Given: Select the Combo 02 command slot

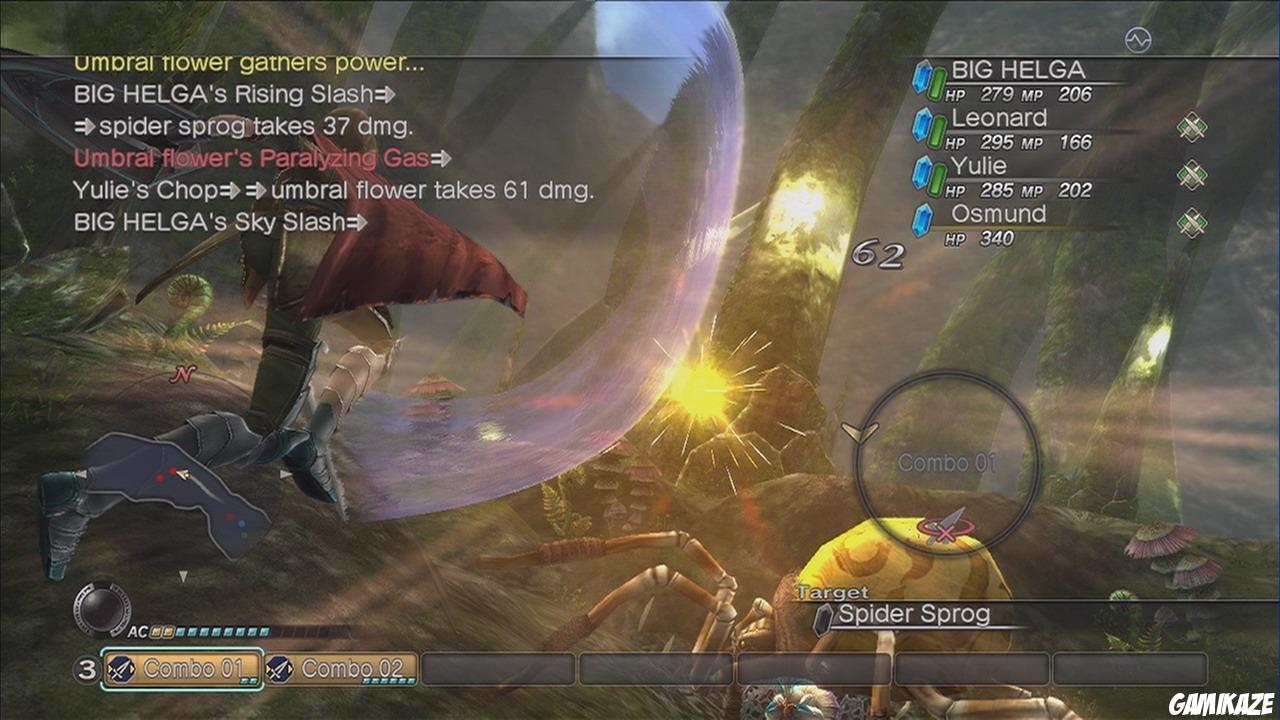Looking at the screenshot, I should point(342,669).
